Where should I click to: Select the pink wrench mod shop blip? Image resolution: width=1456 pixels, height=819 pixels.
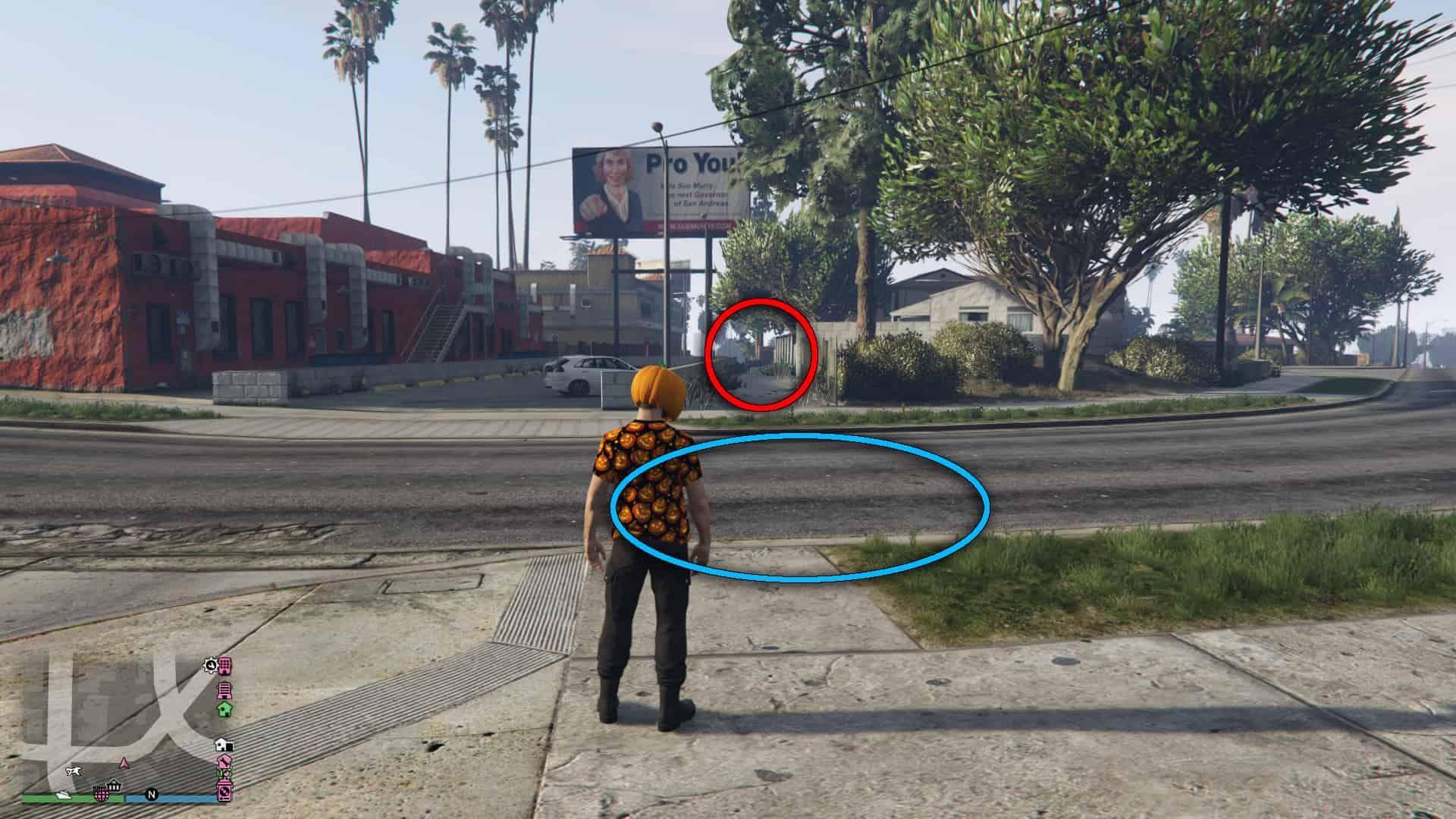(224, 760)
